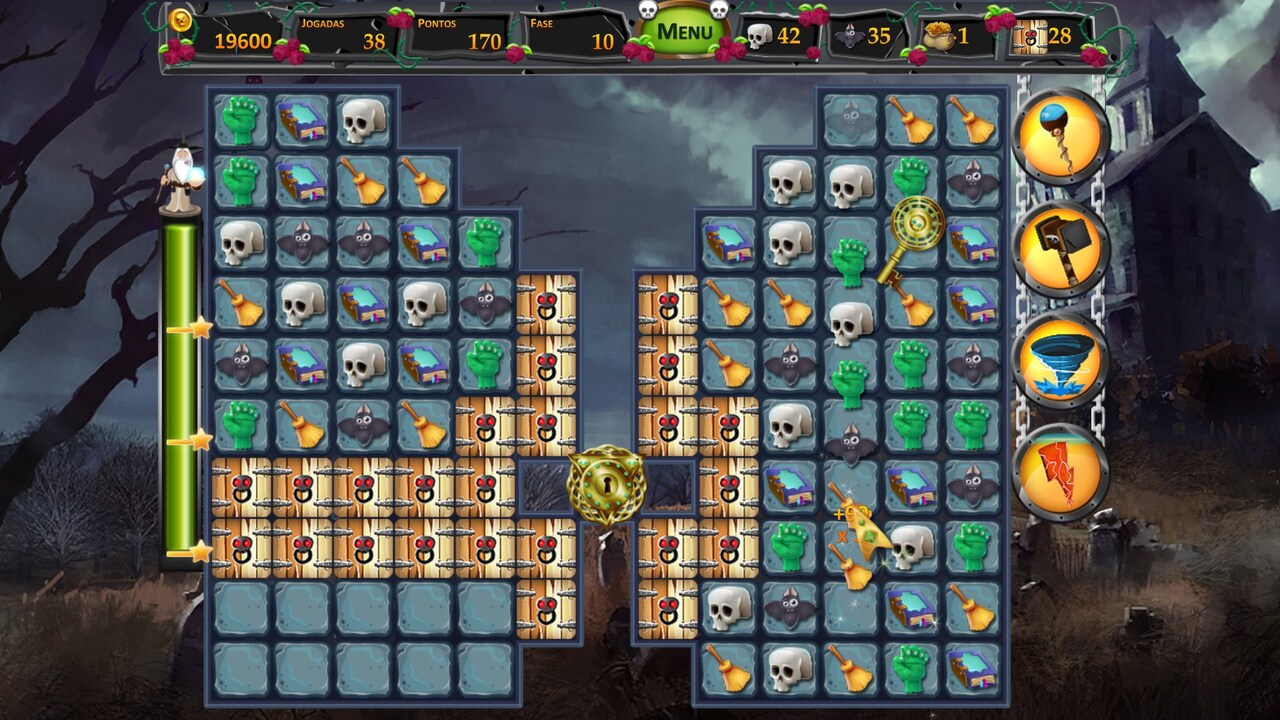Viewport: 1280px width, 720px height.
Task: Activate the drill power-up
Action: [1063, 134]
